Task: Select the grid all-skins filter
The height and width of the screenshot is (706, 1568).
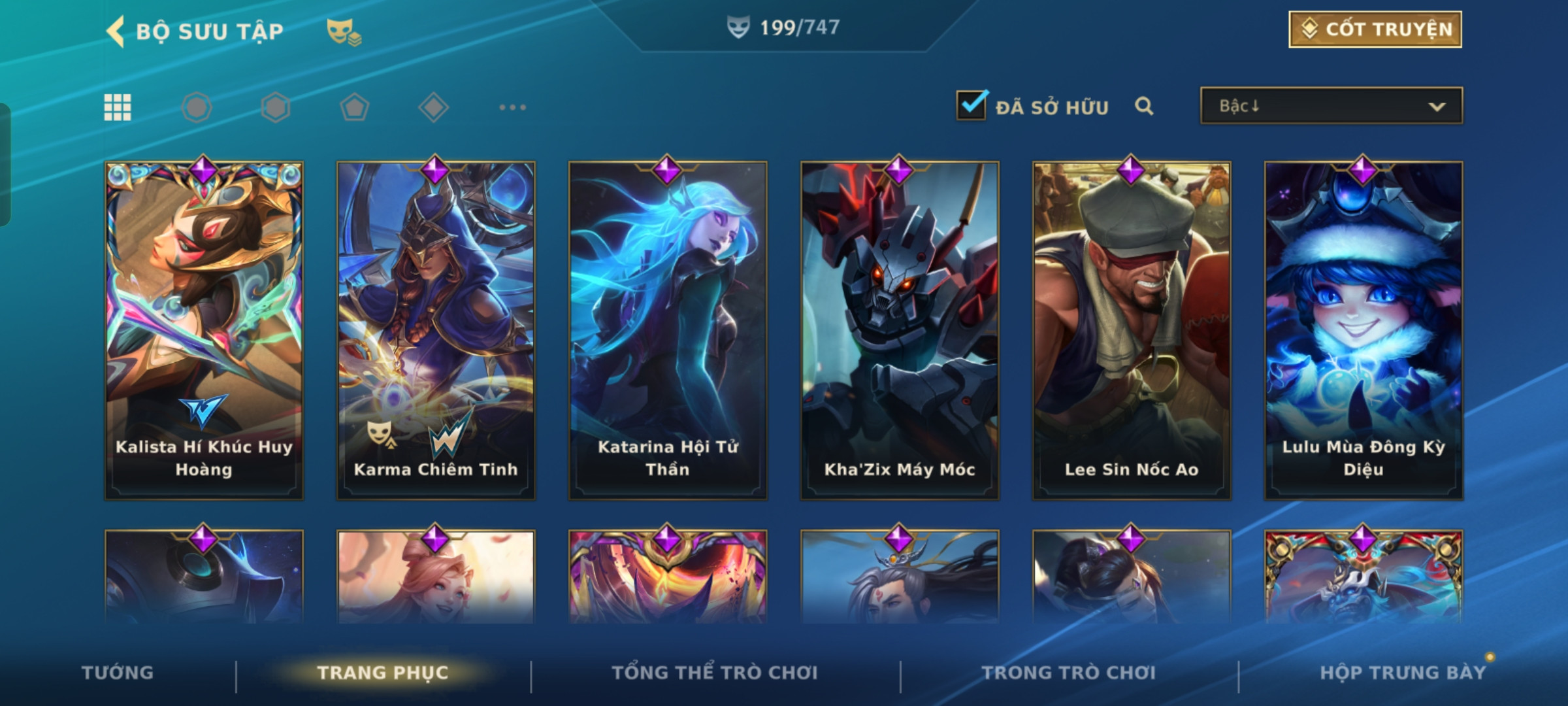Action: [x=118, y=107]
